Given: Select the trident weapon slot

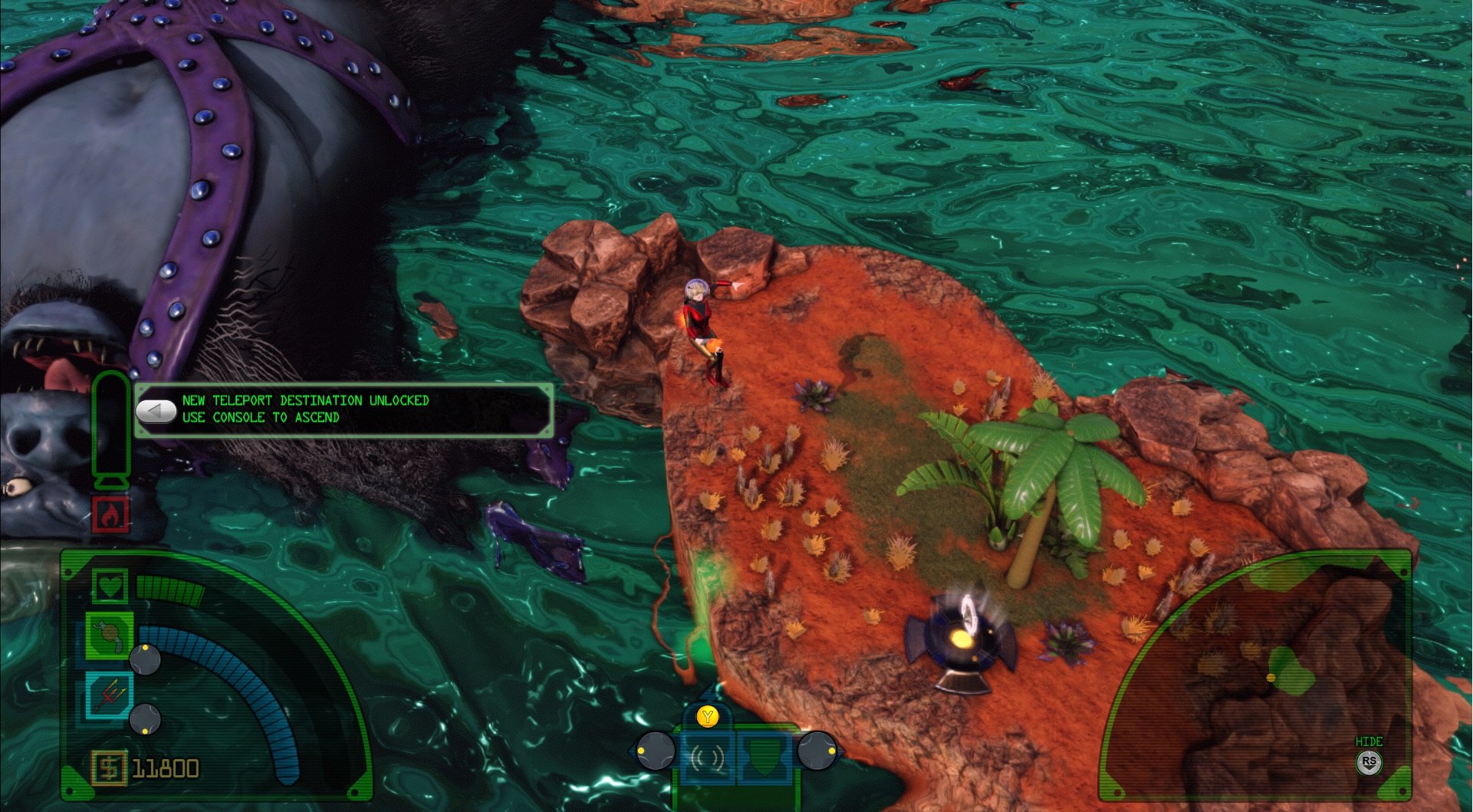Looking at the screenshot, I should tap(109, 695).
